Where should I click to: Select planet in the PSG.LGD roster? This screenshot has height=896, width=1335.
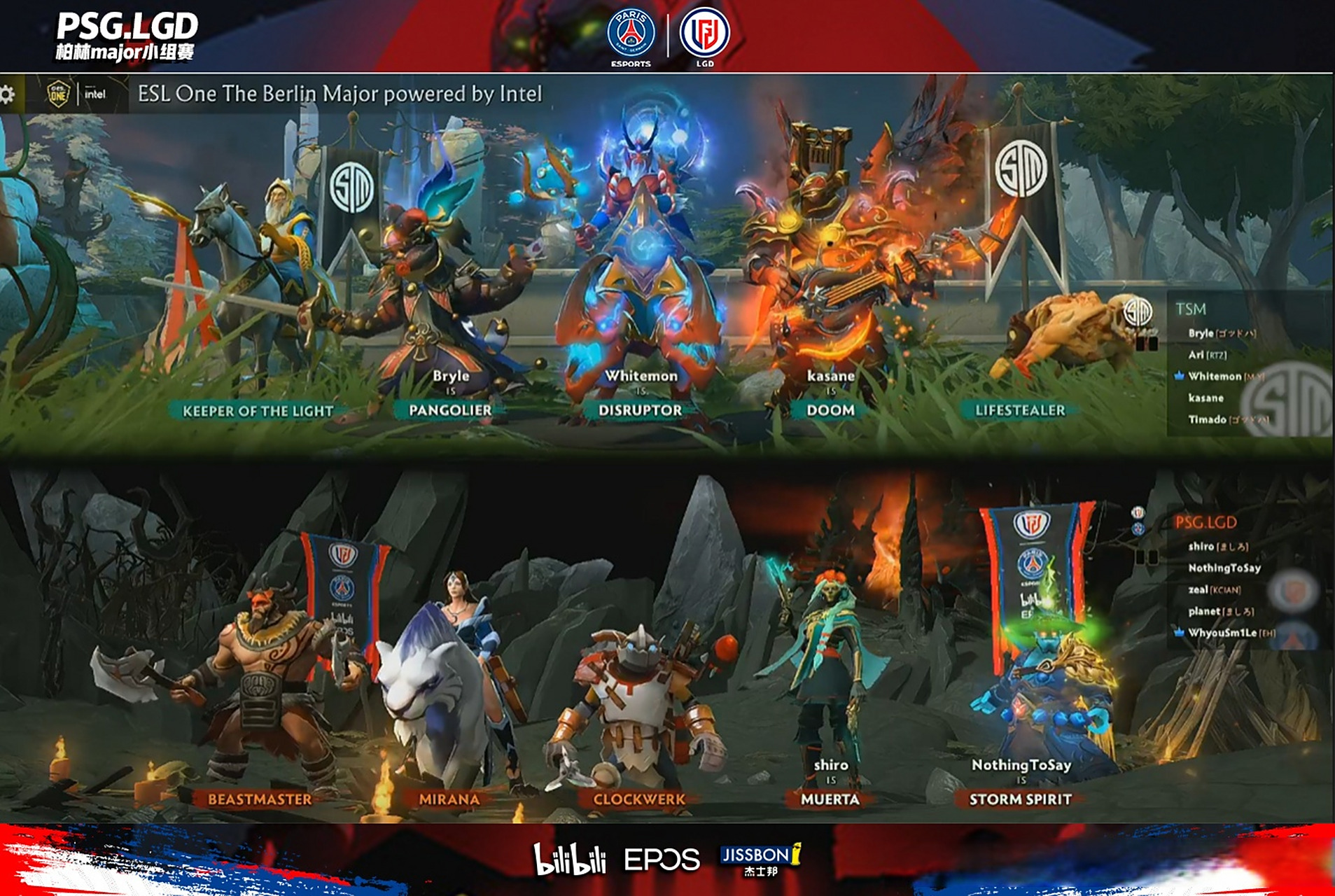(x=1204, y=611)
